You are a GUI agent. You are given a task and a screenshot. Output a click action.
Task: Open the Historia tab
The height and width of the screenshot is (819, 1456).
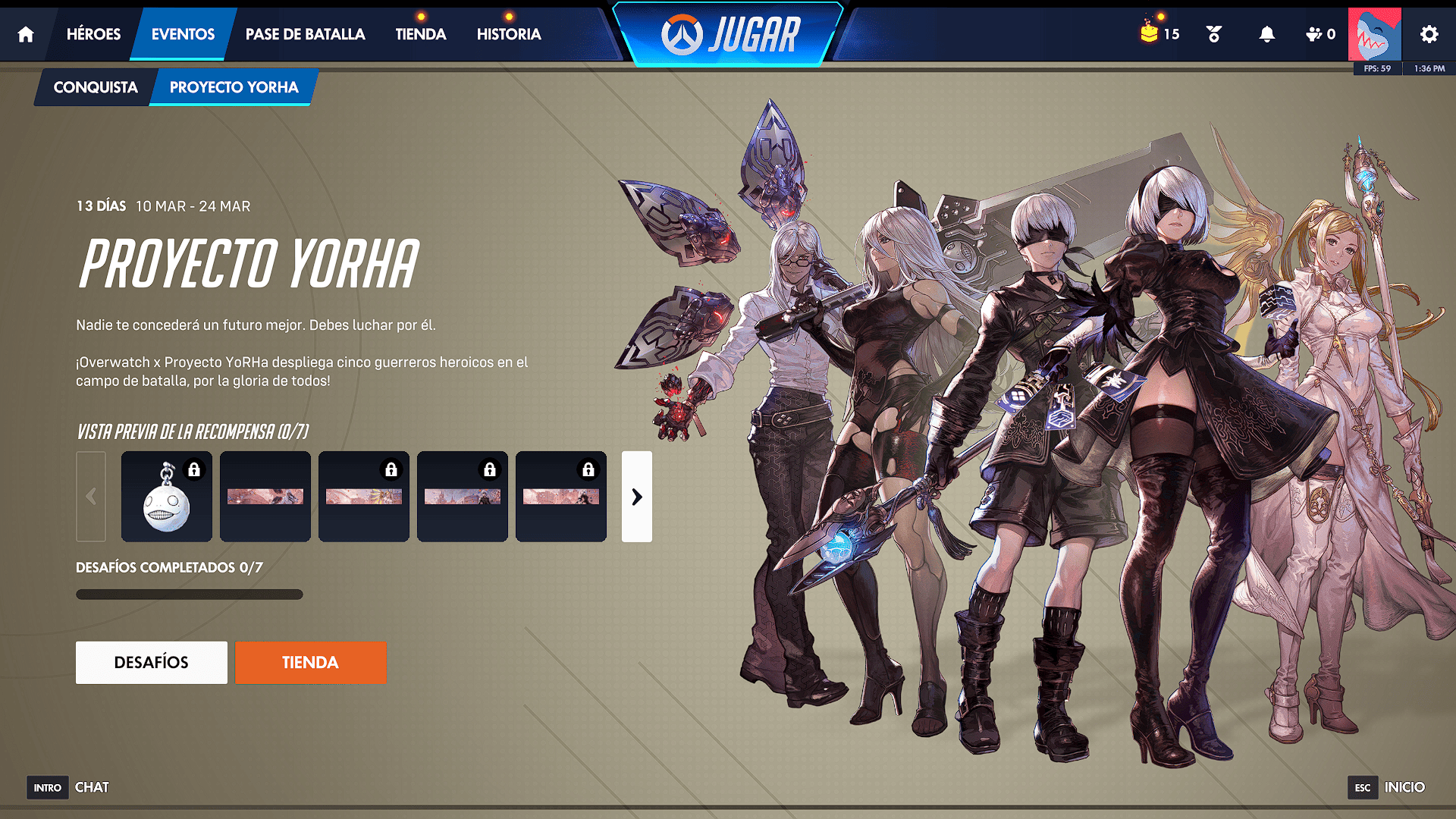tap(509, 34)
